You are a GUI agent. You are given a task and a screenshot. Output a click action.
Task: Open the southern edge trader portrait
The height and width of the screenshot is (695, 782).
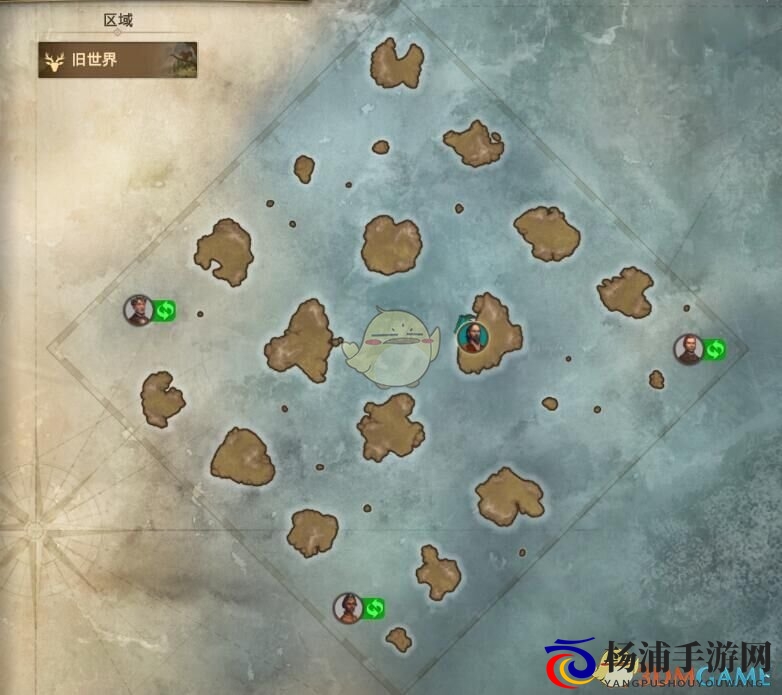coord(348,607)
